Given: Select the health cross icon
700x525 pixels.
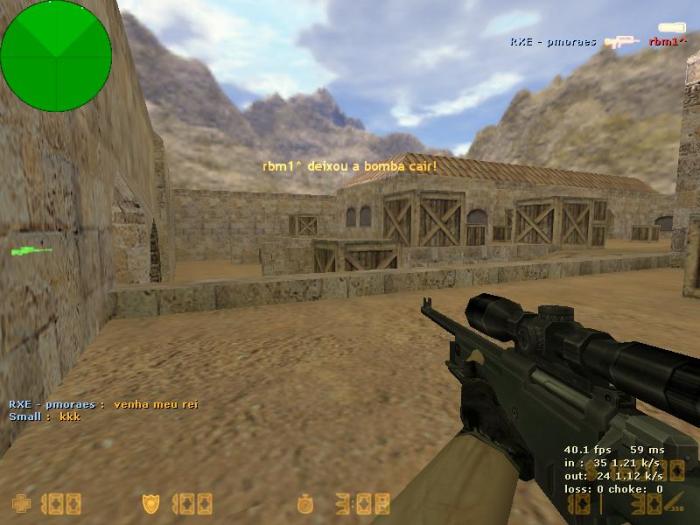Looking at the screenshot, I should point(21,503).
